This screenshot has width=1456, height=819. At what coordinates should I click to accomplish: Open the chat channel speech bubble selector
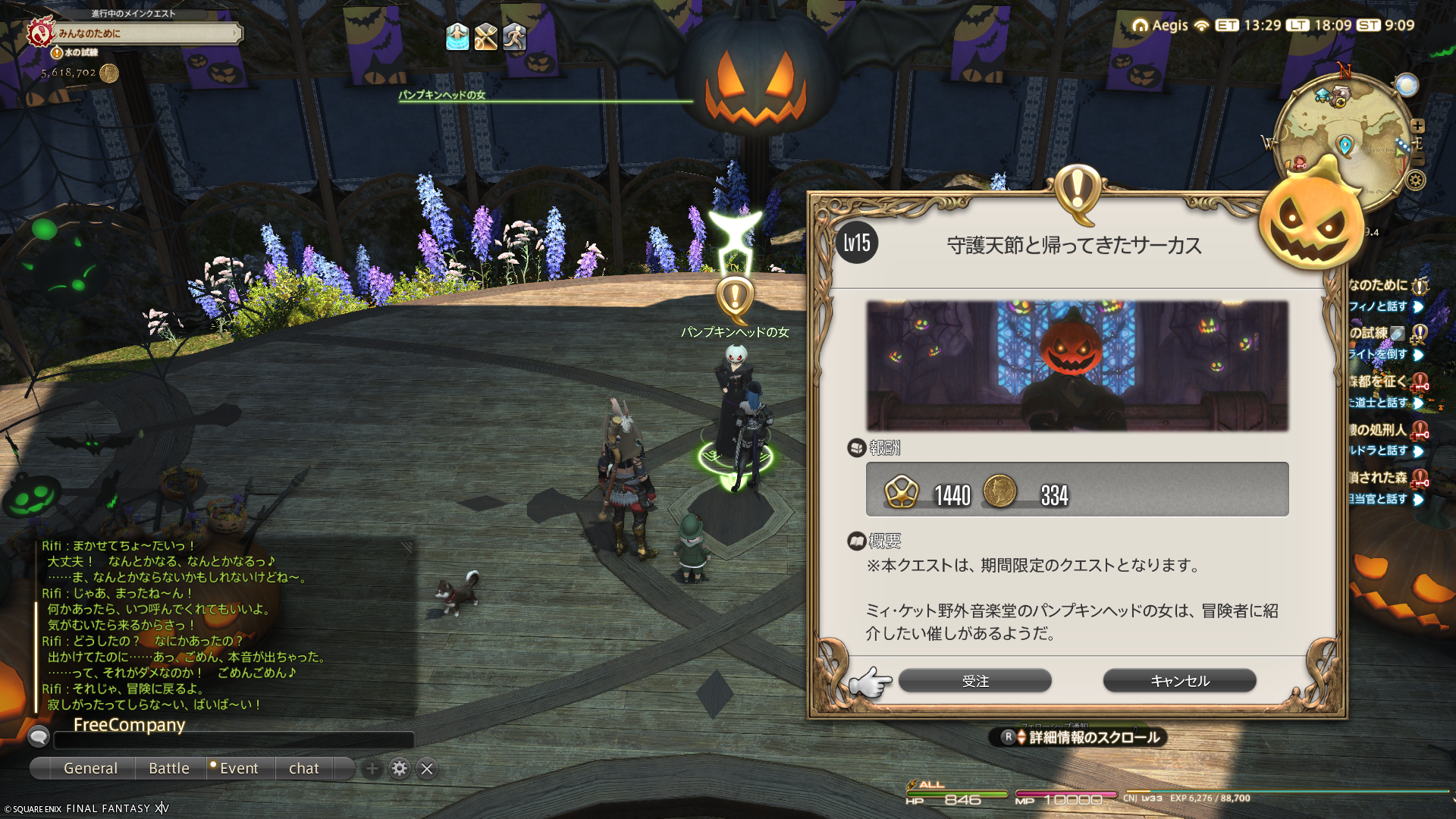pos(38,736)
